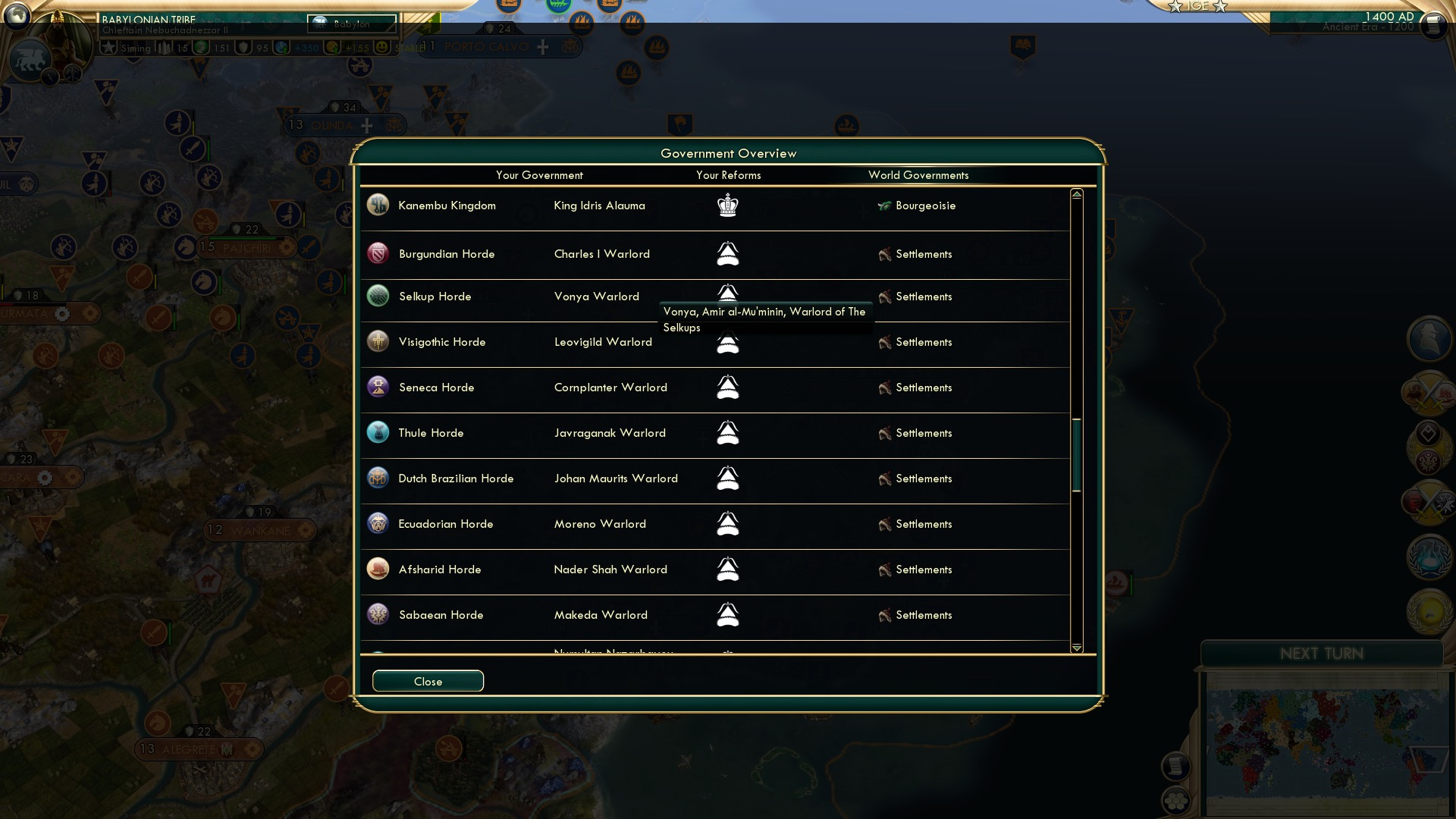This screenshot has height=819, width=1456.
Task: Select the Kanembu Kingdom civilization emblem
Action: pyautogui.click(x=378, y=205)
